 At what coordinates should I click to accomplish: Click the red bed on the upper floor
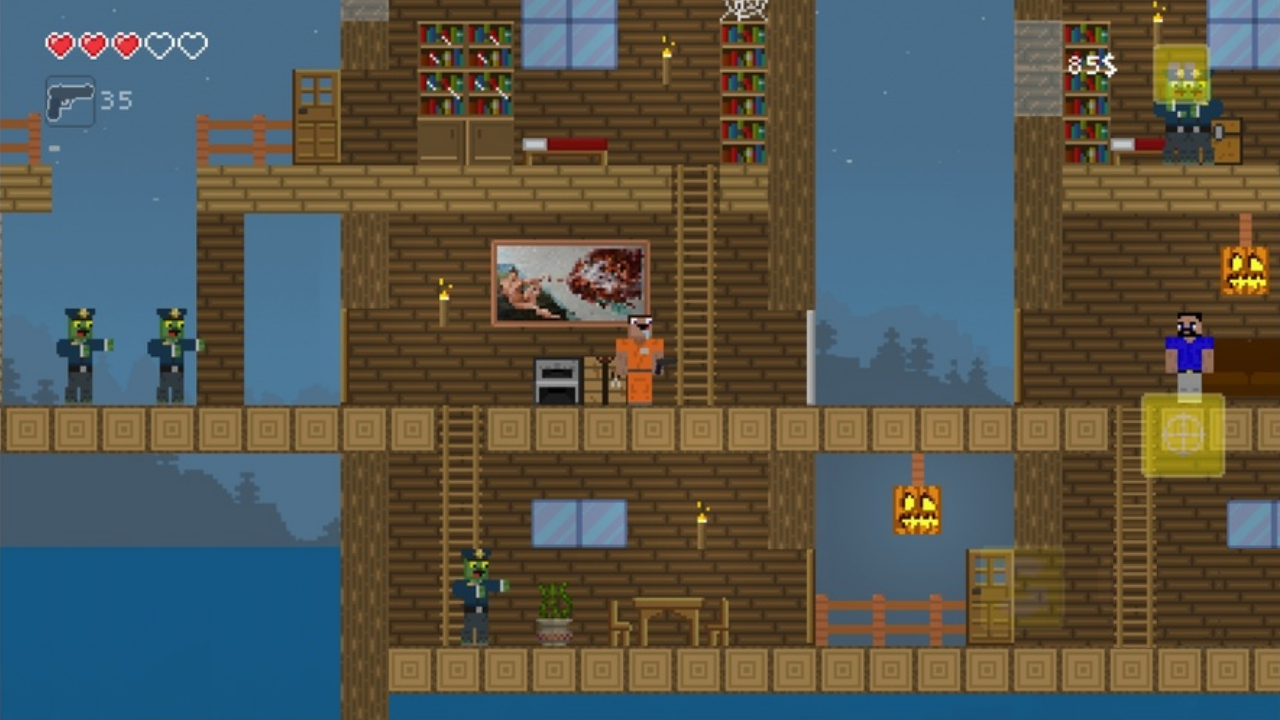(x=565, y=145)
